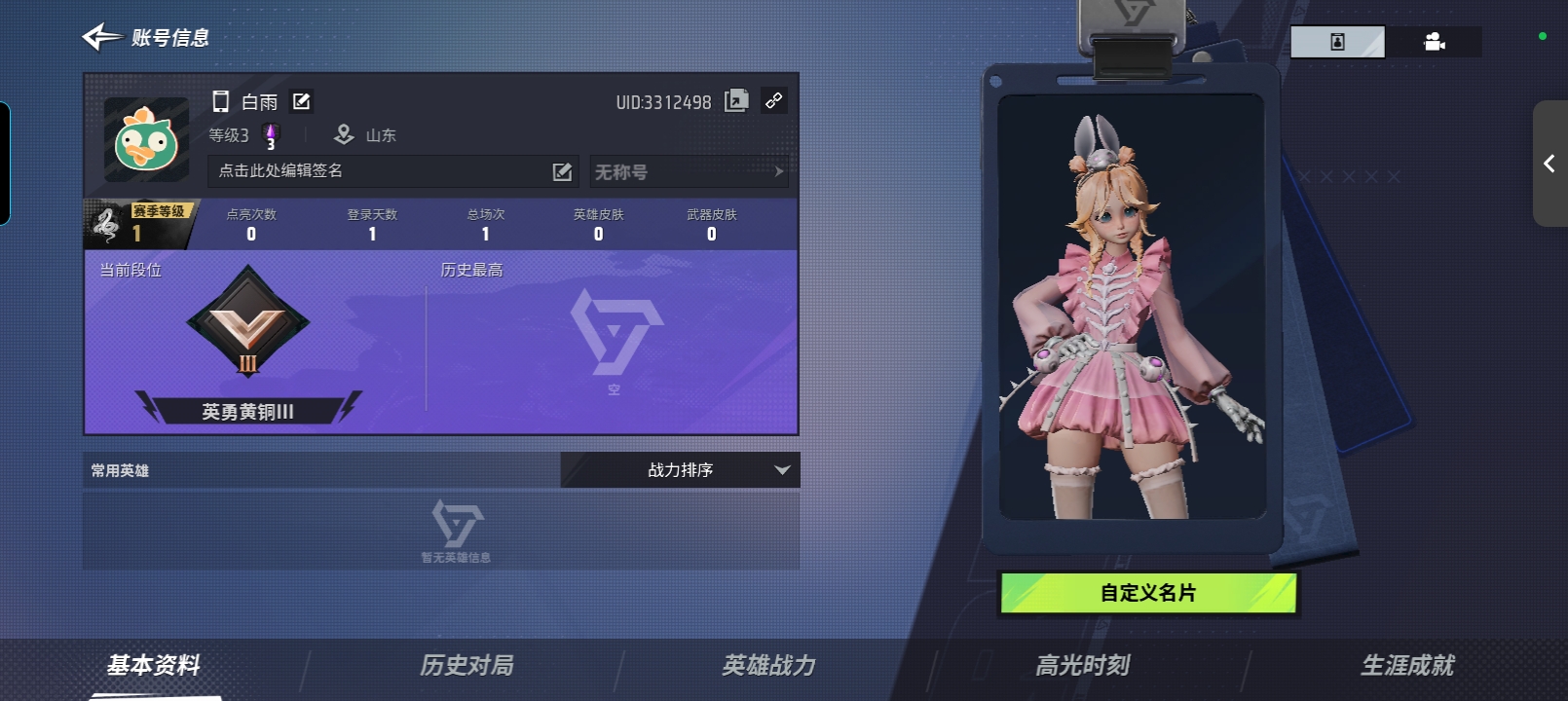Edit the player name 白雨
The height and width of the screenshot is (701, 1568).
(x=302, y=101)
